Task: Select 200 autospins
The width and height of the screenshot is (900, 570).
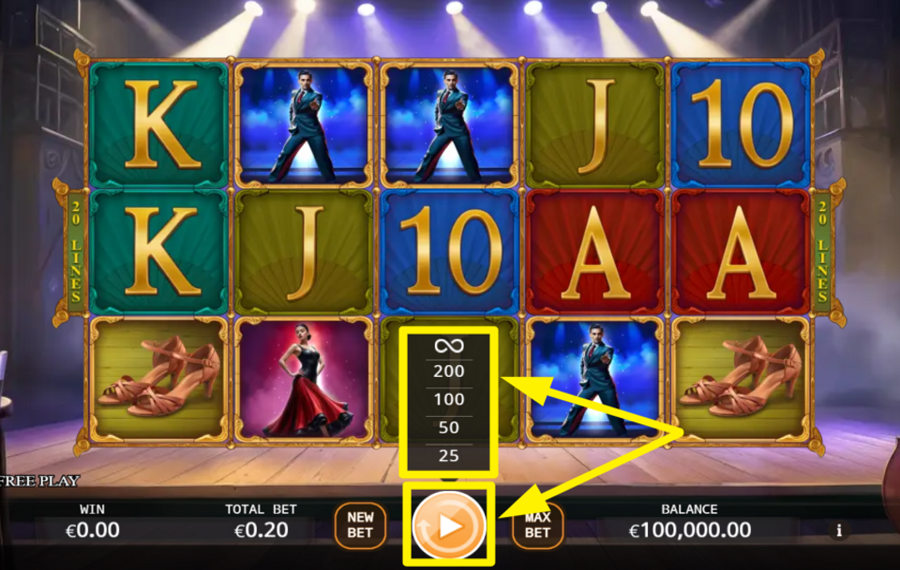Action: click(x=448, y=371)
